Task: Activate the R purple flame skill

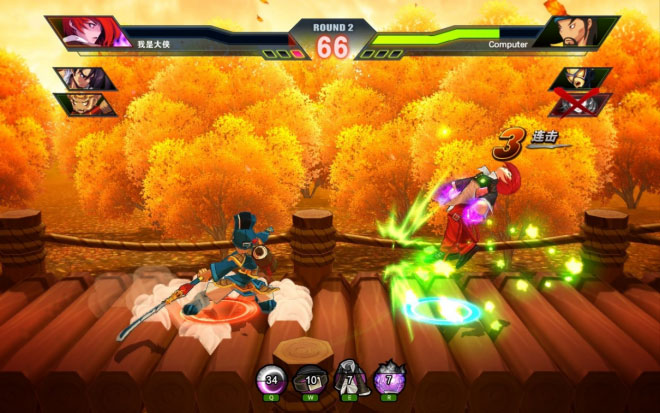Action: coord(386,379)
